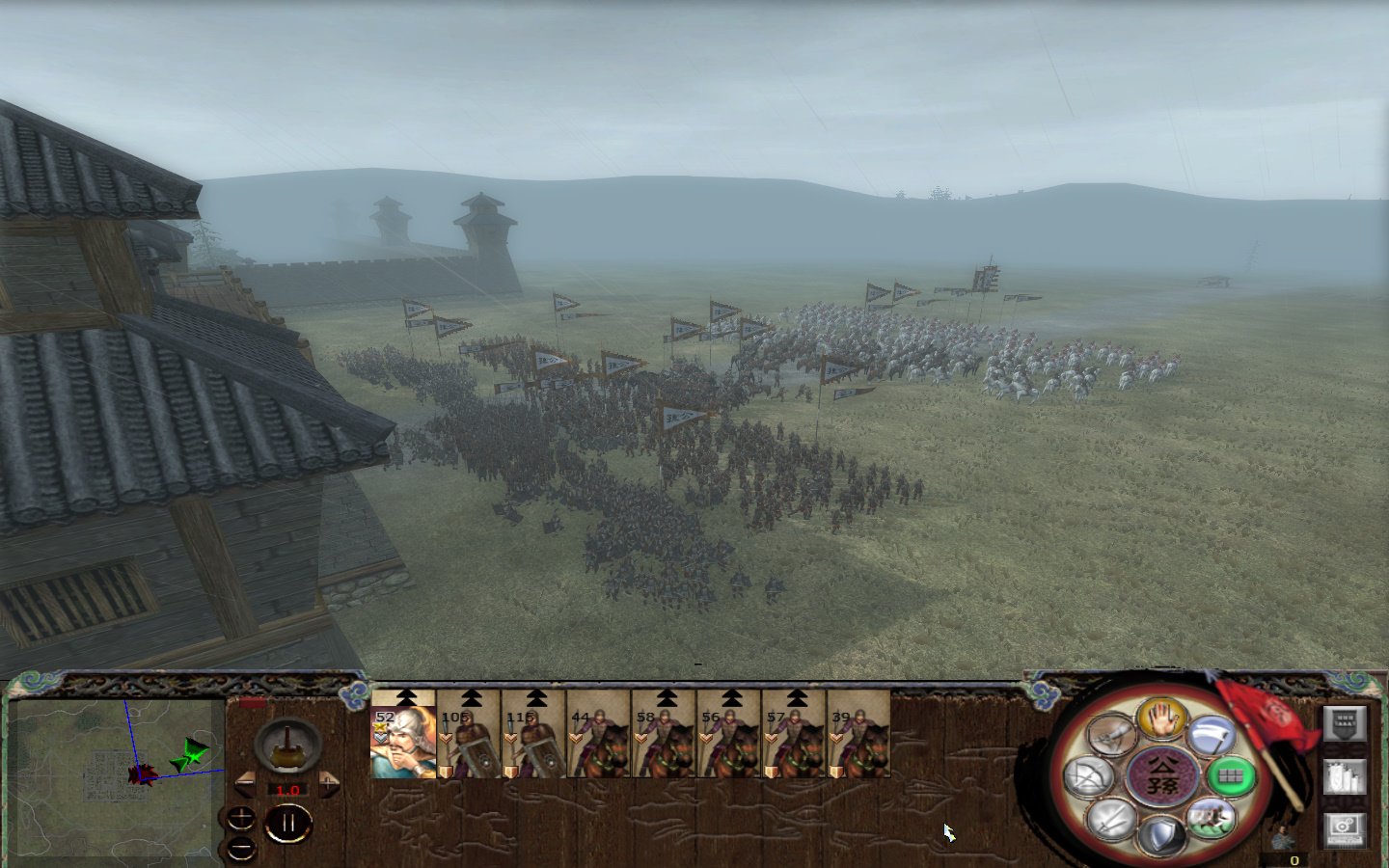1389x868 pixels.
Task: Zoom in the minimap with the plus button
Action: point(241,818)
